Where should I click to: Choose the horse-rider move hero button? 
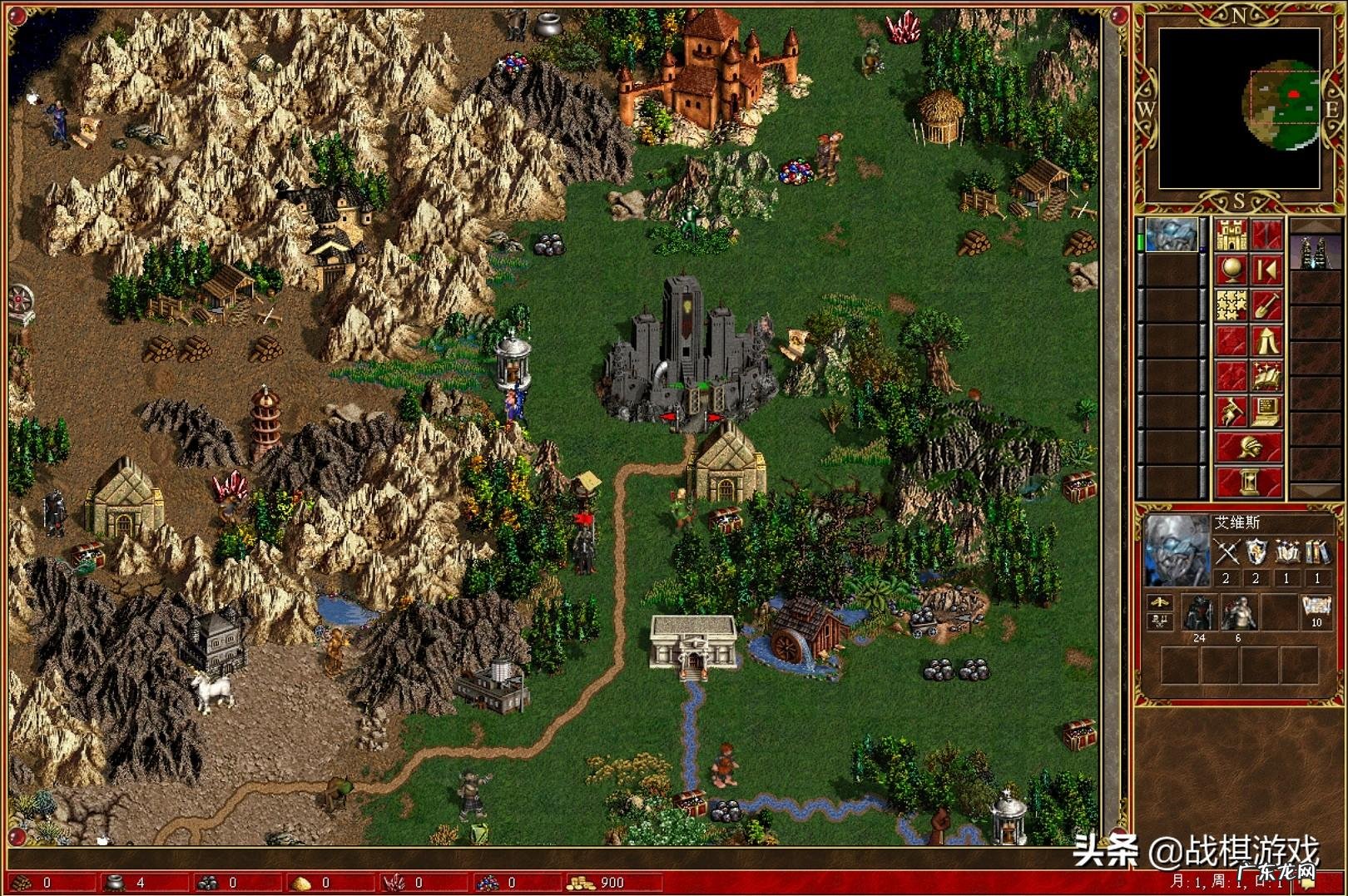pyautogui.click(x=1231, y=411)
